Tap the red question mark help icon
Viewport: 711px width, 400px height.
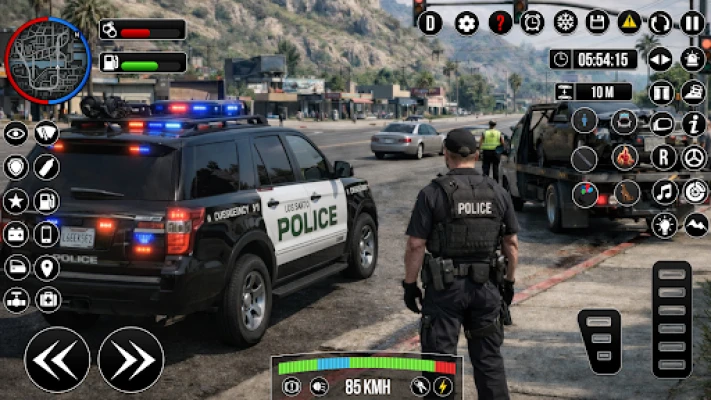point(500,23)
